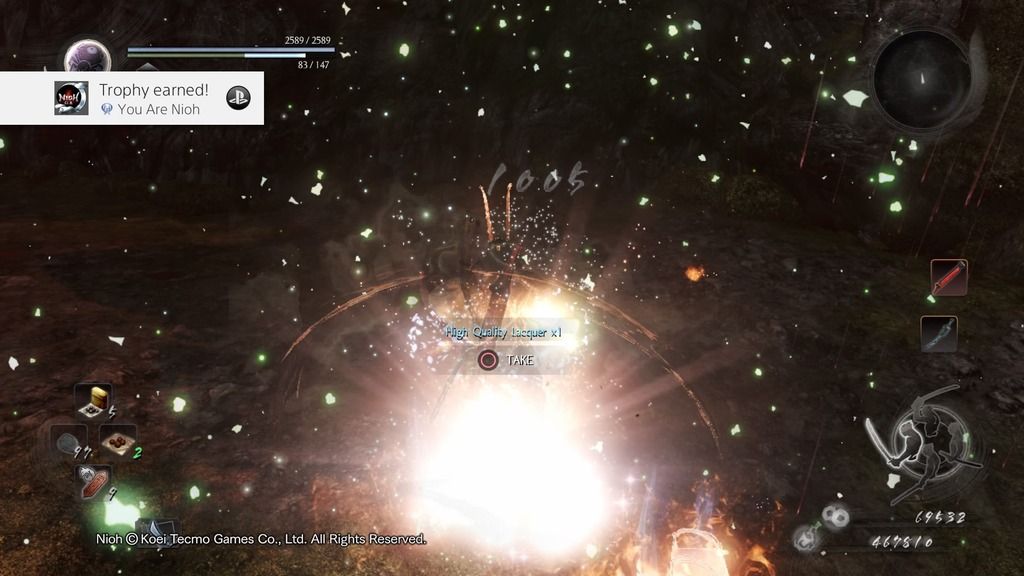This screenshot has height=576, width=1024.
Task: Use the yellow box shortcut item
Action: (97, 398)
